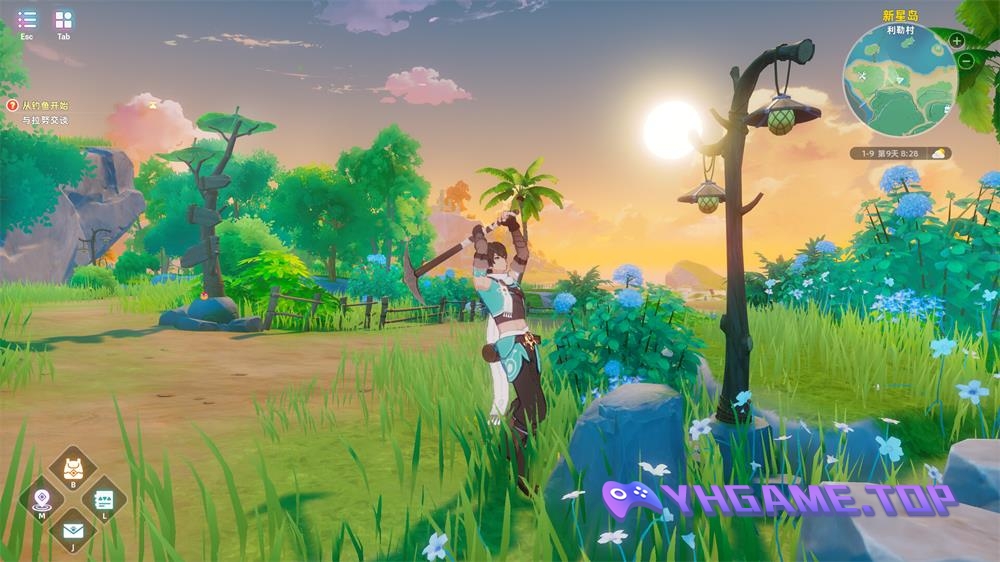The image size is (1000, 562).
Task: Open the main menu list icon
Action: (27, 19)
